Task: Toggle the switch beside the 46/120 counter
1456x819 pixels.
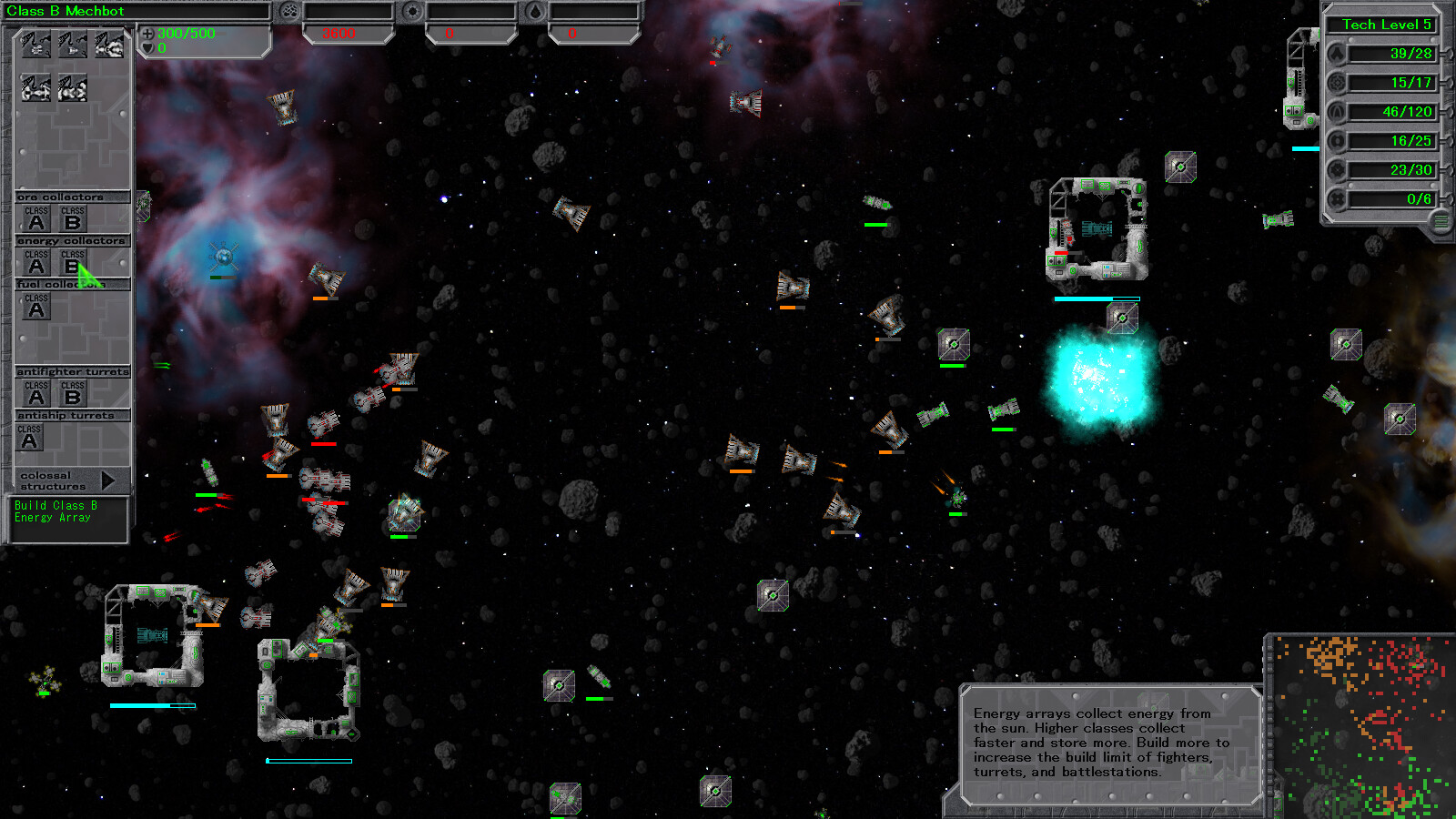Action: 1447,112
